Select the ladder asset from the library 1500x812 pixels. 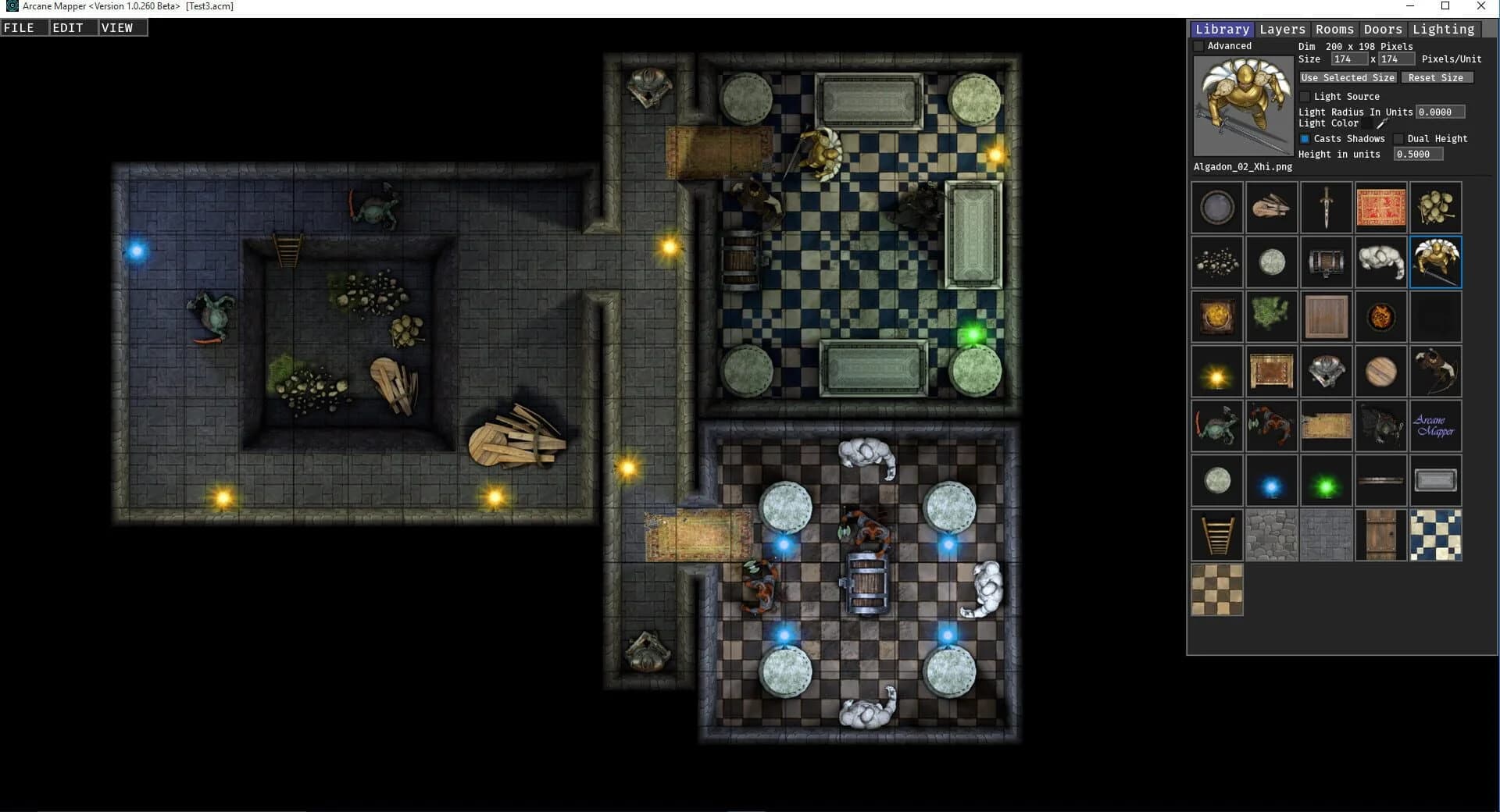1217,535
